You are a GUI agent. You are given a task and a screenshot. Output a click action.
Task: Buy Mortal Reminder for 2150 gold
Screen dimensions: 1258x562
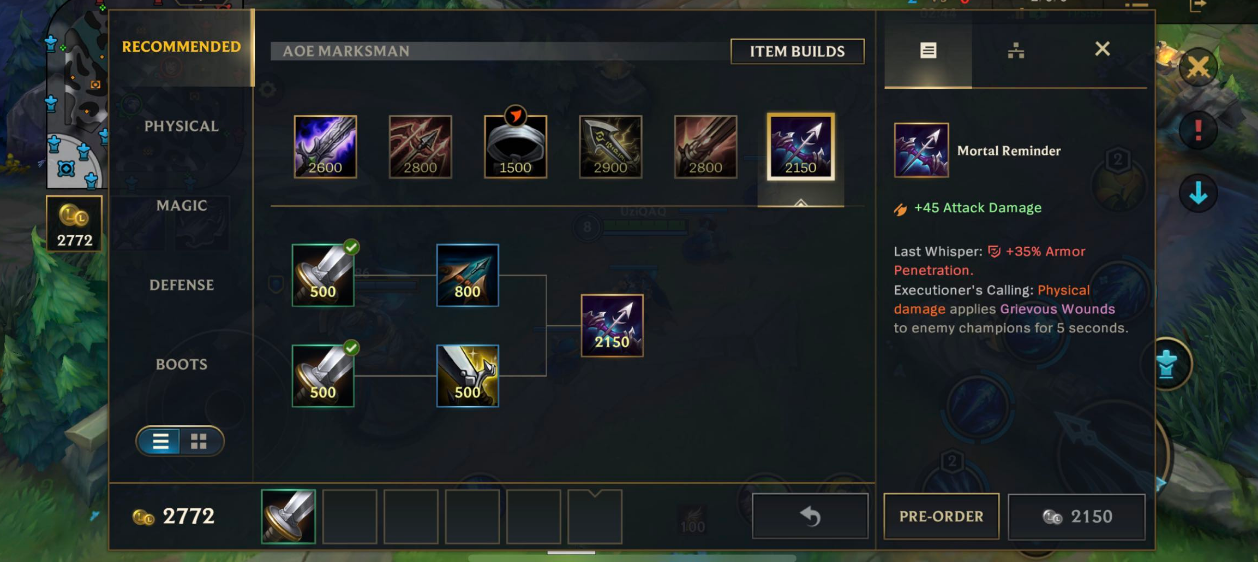click(x=1076, y=516)
